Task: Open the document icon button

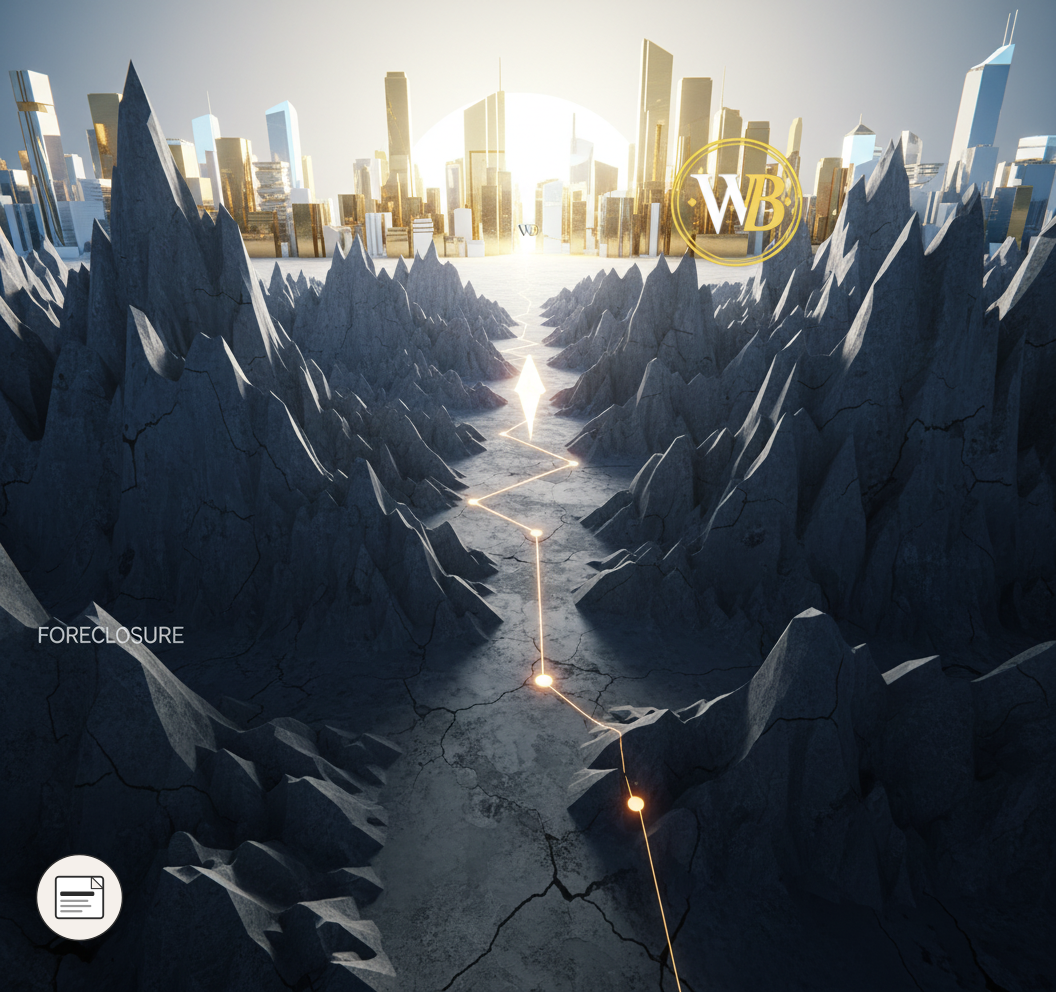Action: click(79, 897)
